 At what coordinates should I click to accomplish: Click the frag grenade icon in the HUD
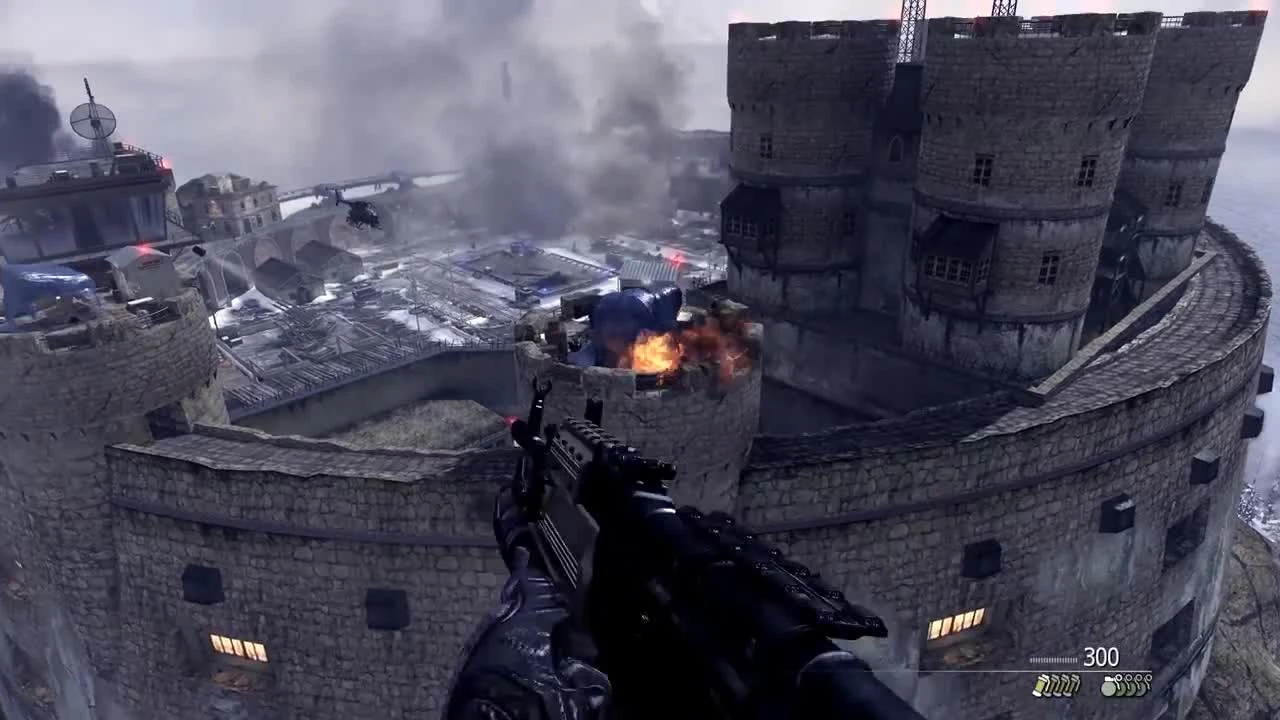[1110, 690]
